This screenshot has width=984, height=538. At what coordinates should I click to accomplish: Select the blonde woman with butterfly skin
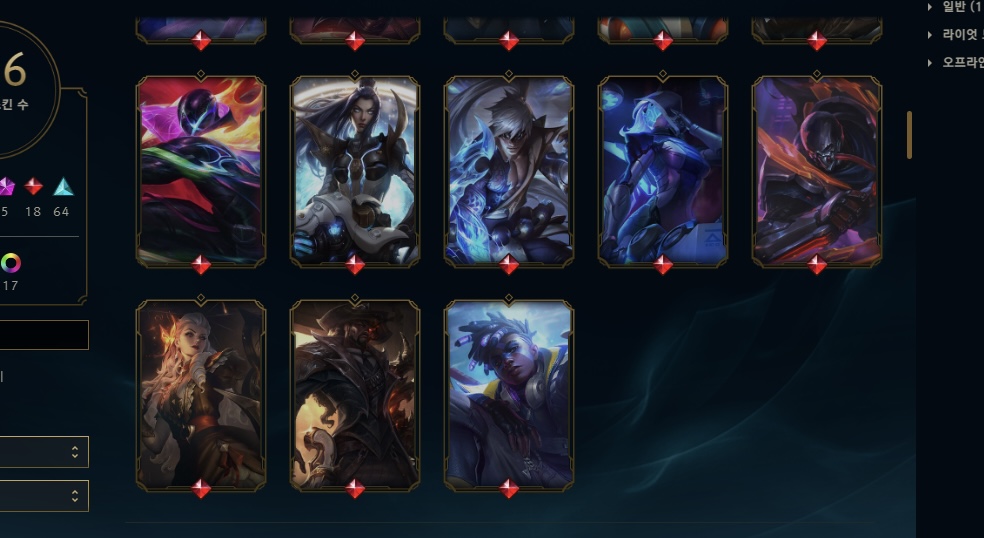point(200,394)
